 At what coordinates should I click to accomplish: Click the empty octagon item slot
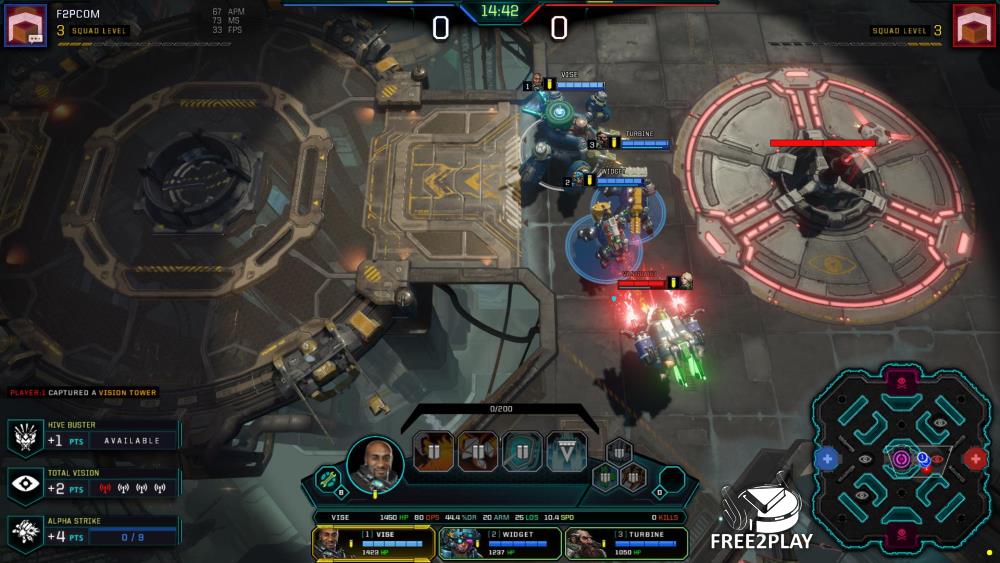point(672,478)
